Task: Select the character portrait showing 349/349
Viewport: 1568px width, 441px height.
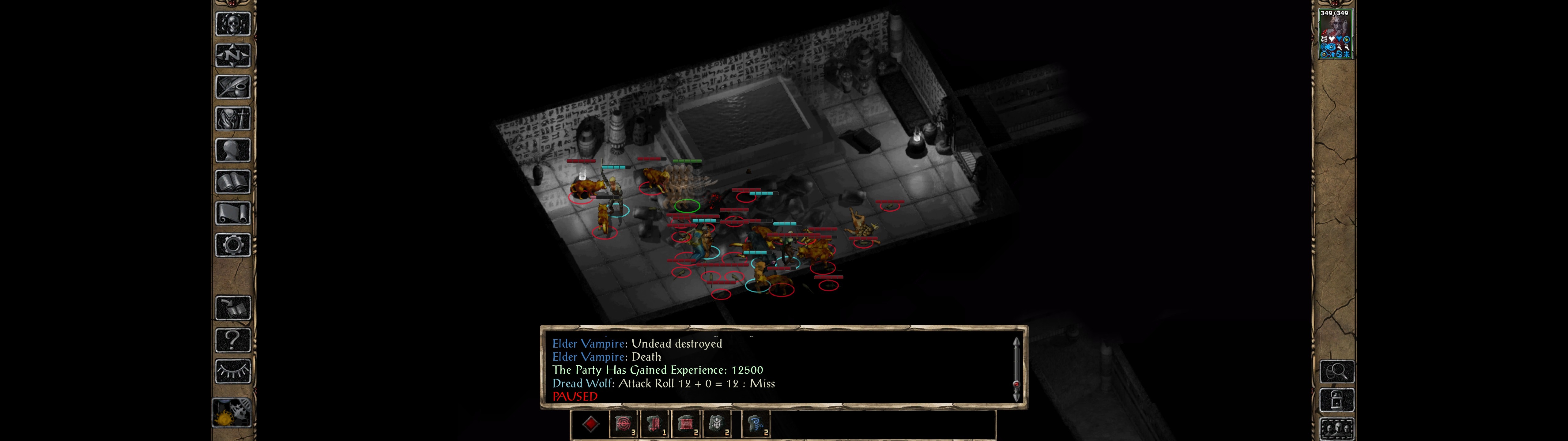Action: [1334, 34]
